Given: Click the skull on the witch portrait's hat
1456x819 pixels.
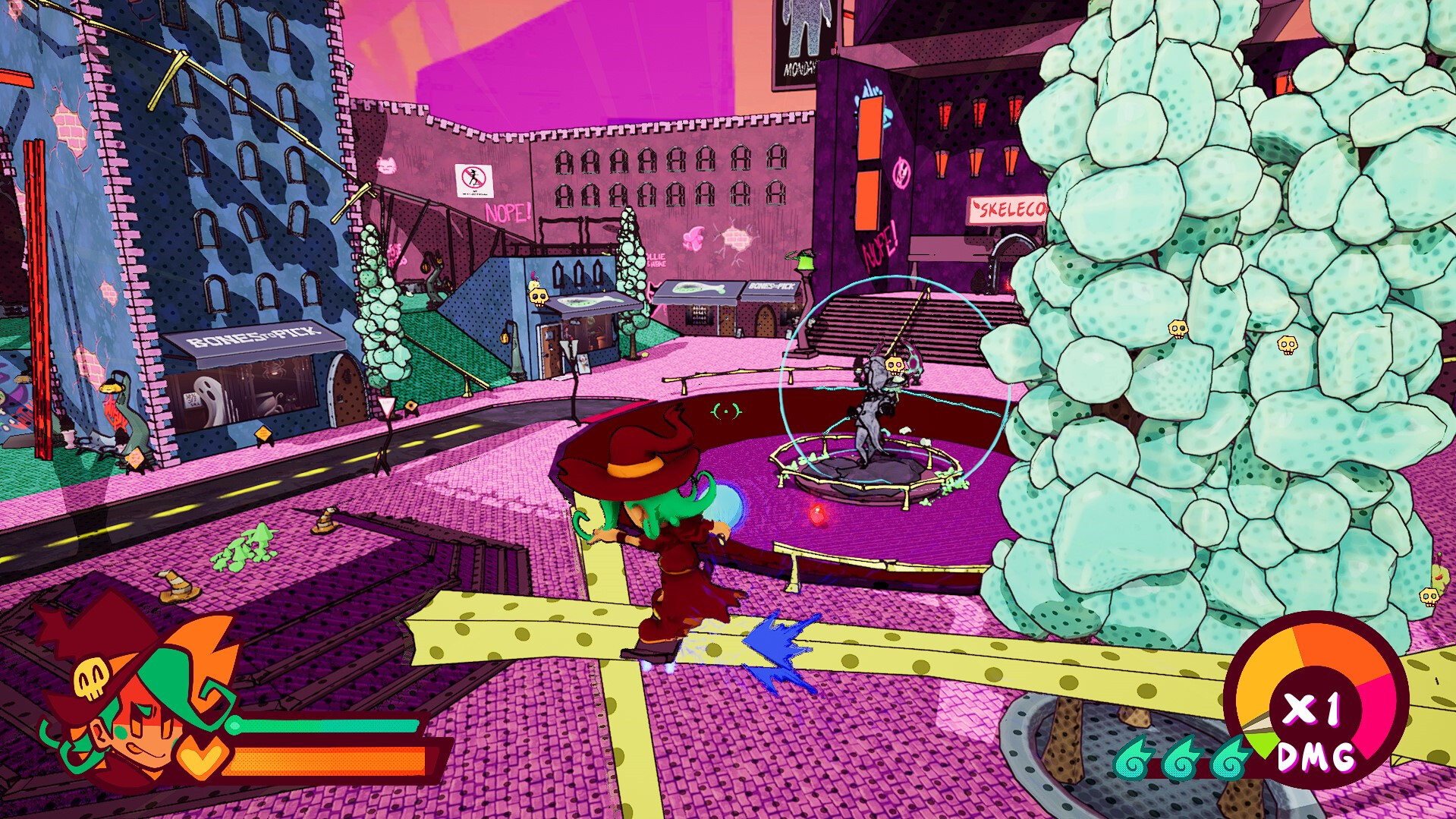Looking at the screenshot, I should coord(91,679).
